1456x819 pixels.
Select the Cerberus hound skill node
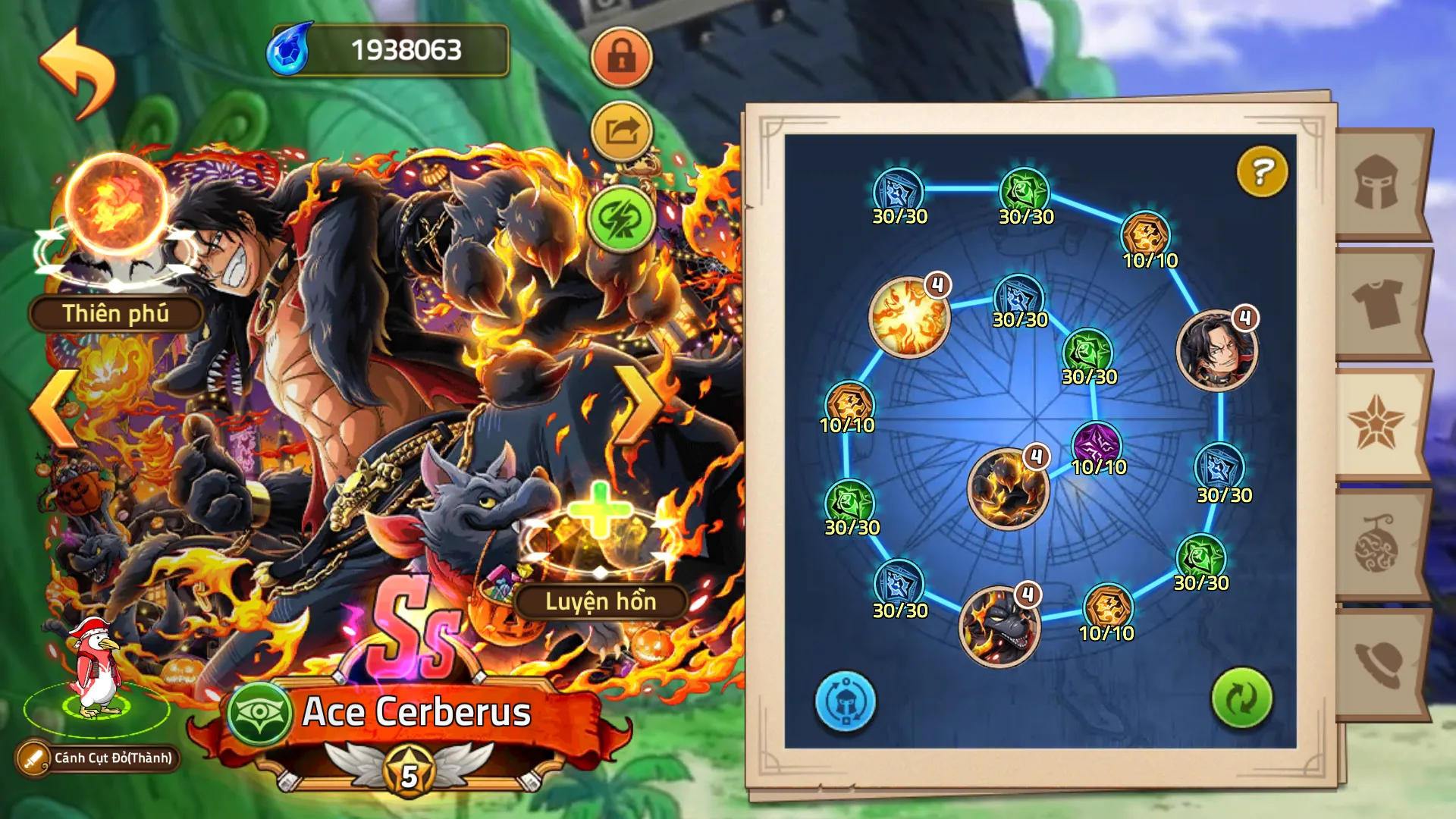[999, 626]
